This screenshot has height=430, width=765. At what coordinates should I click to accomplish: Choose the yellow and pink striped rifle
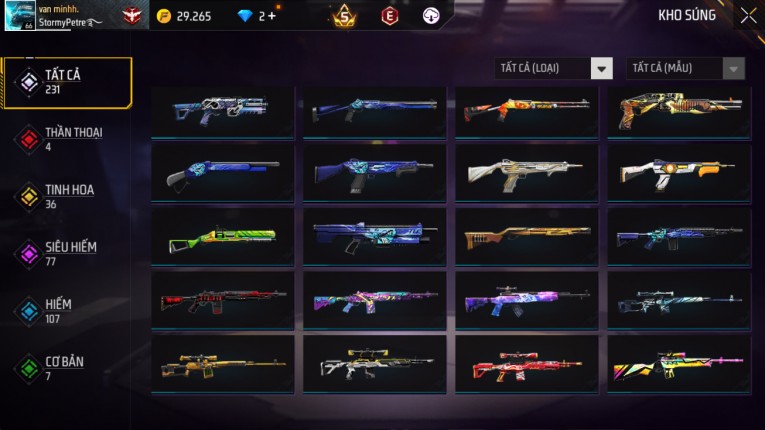678,365
